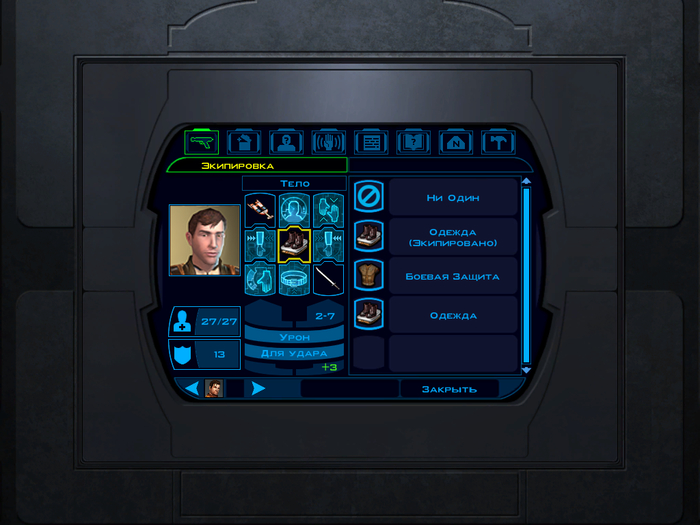Equip the "Боевая Защита" armor
Image resolution: width=700 pixels, height=525 pixels.
click(453, 276)
